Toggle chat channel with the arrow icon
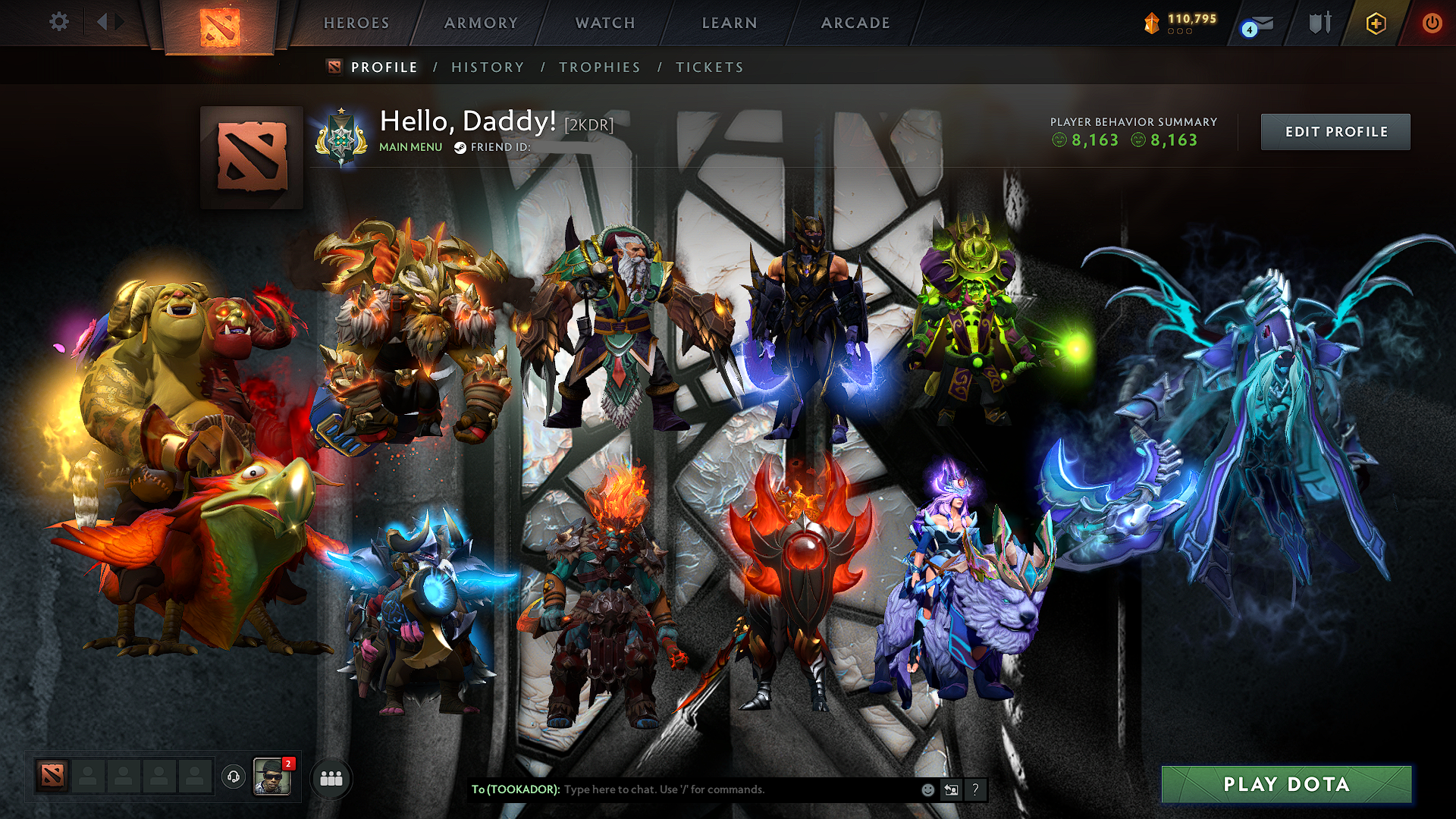1456x819 pixels. (x=951, y=789)
